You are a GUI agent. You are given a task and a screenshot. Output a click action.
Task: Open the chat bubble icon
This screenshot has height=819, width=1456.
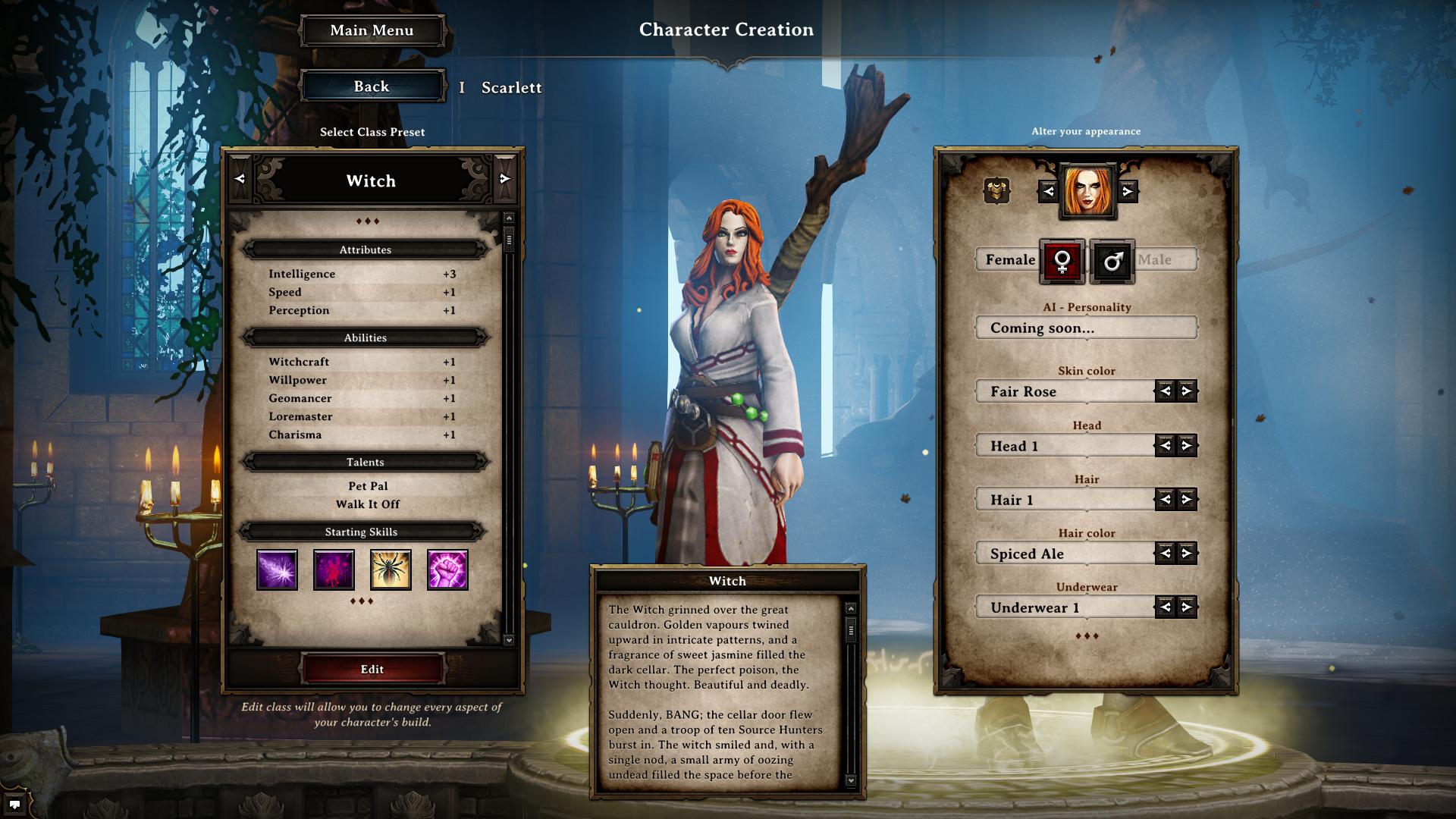click(14, 804)
